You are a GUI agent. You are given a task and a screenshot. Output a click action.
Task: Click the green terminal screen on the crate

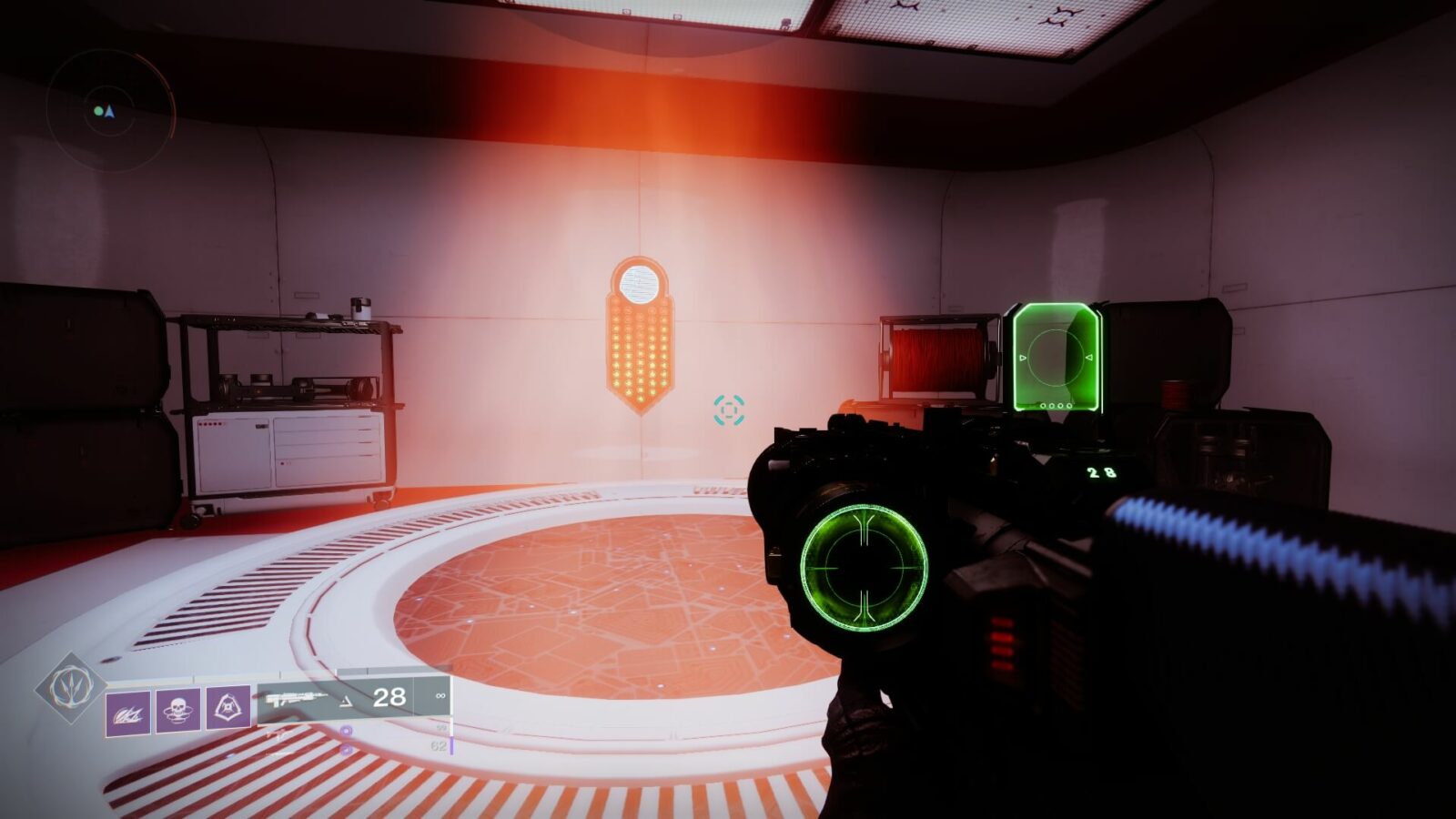[x=1056, y=355]
